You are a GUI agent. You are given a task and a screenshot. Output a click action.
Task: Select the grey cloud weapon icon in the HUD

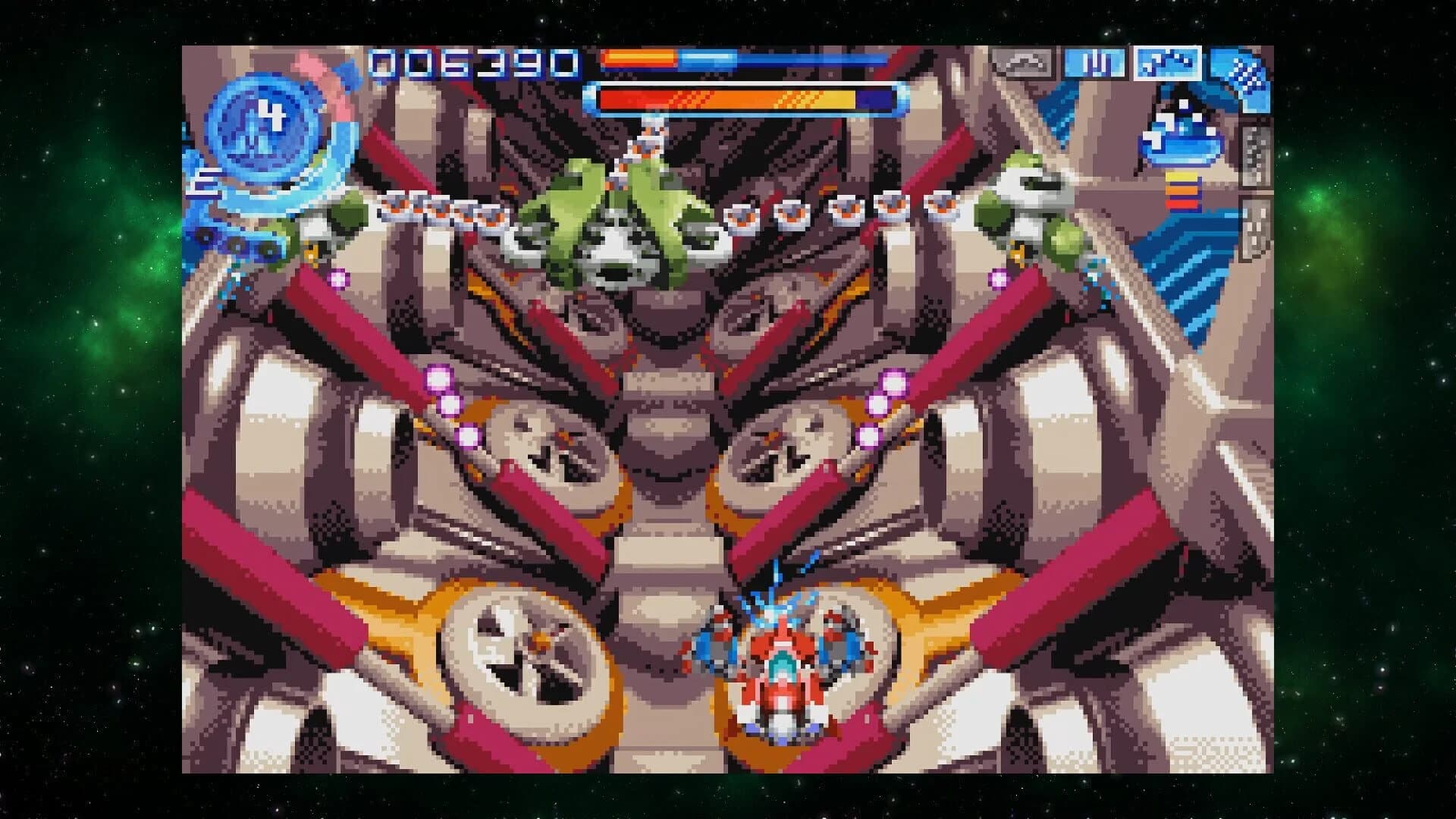click(1021, 62)
